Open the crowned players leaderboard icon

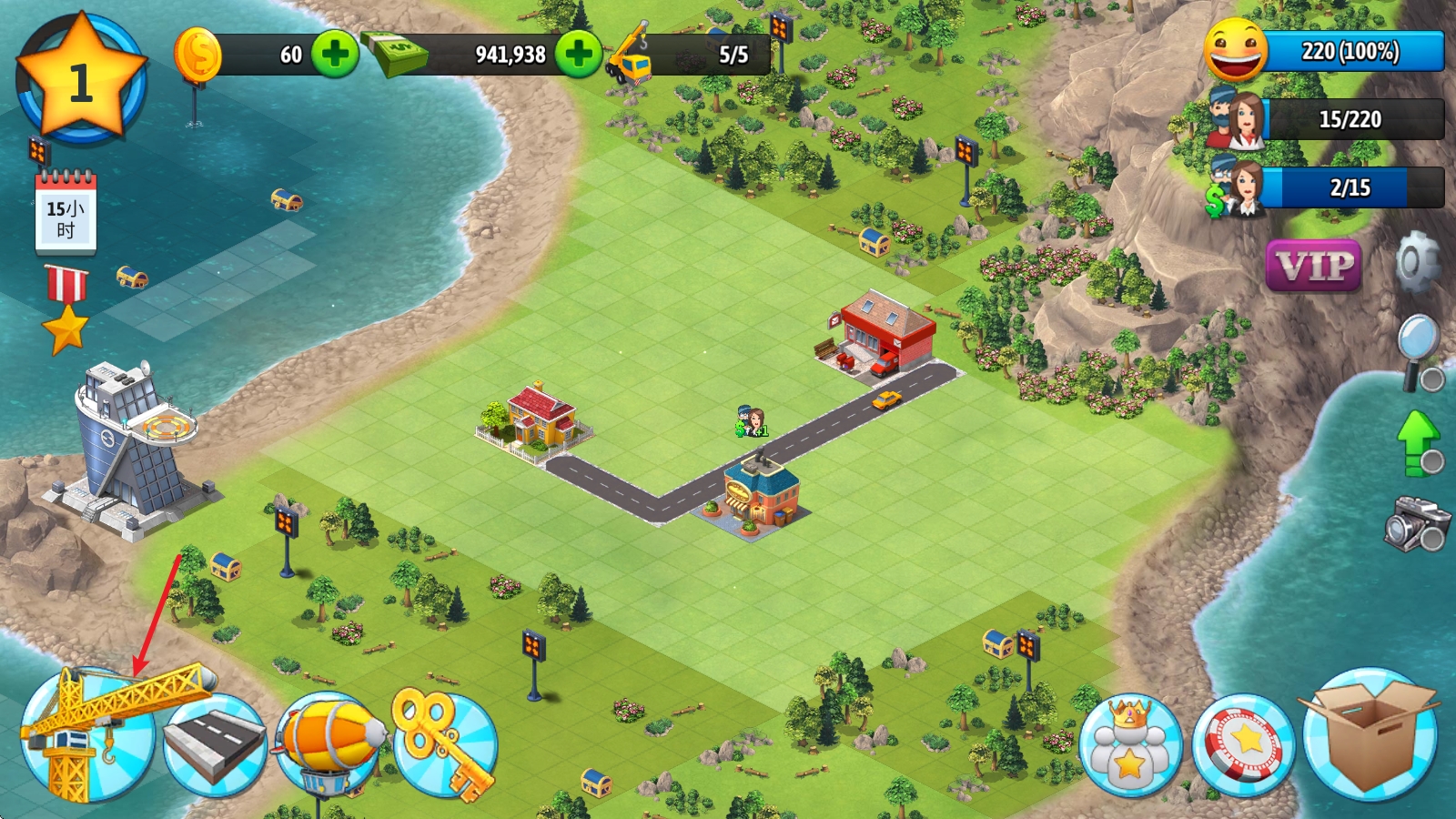pos(1130,746)
